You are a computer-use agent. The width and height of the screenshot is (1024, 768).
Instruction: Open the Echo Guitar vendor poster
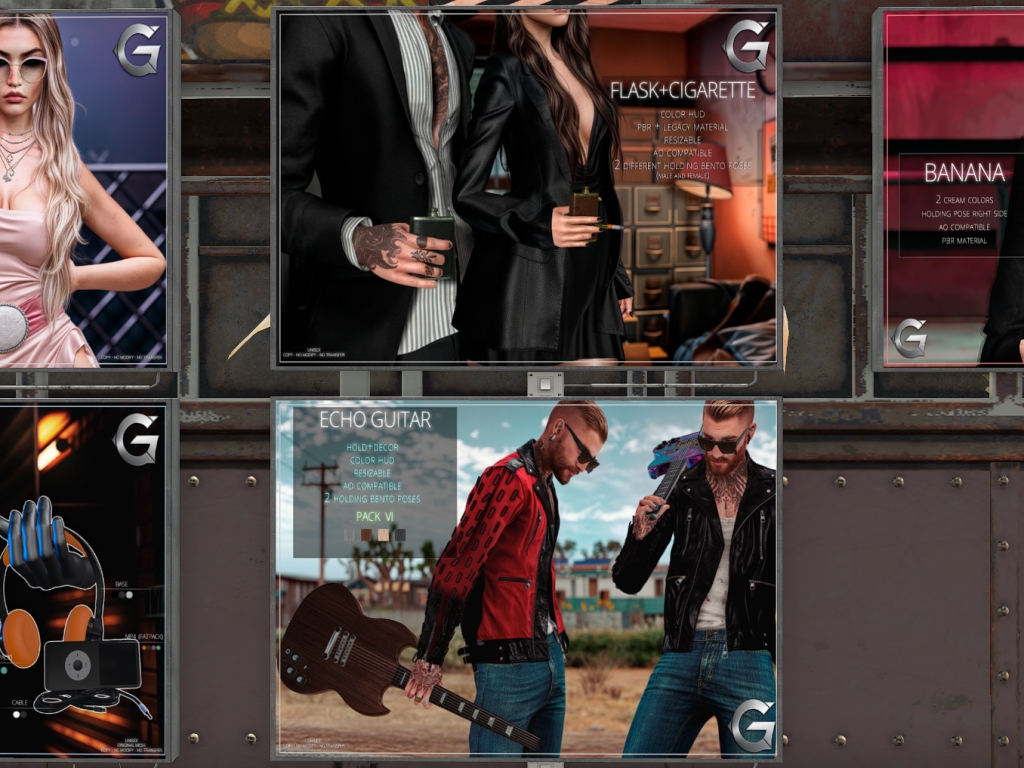[x=527, y=578]
